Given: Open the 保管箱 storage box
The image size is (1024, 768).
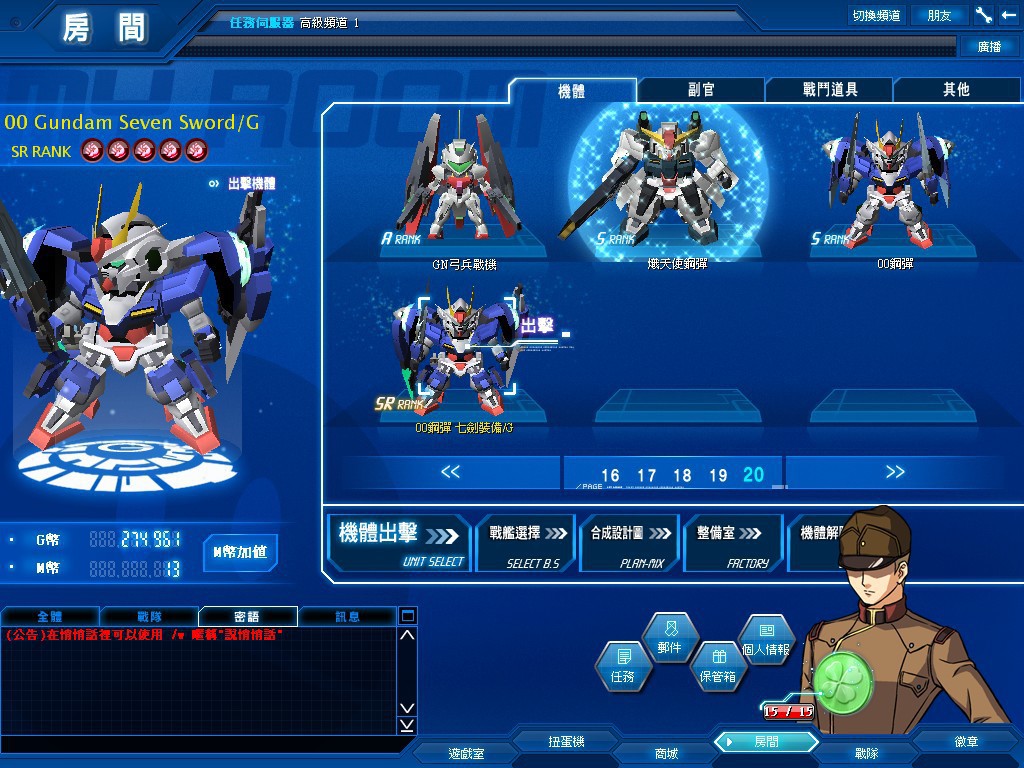Looking at the screenshot, I should click(718, 667).
